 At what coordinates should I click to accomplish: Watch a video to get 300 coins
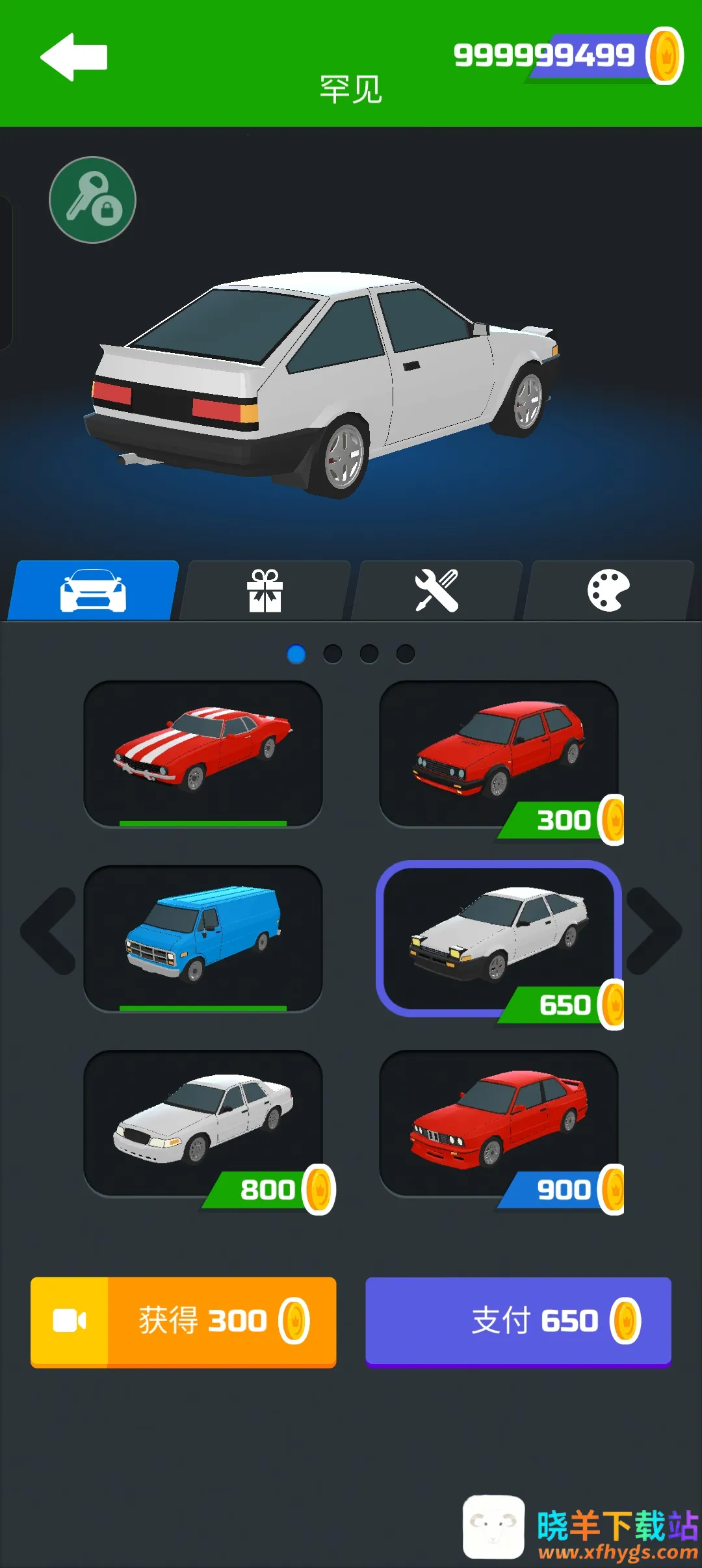[183, 1322]
